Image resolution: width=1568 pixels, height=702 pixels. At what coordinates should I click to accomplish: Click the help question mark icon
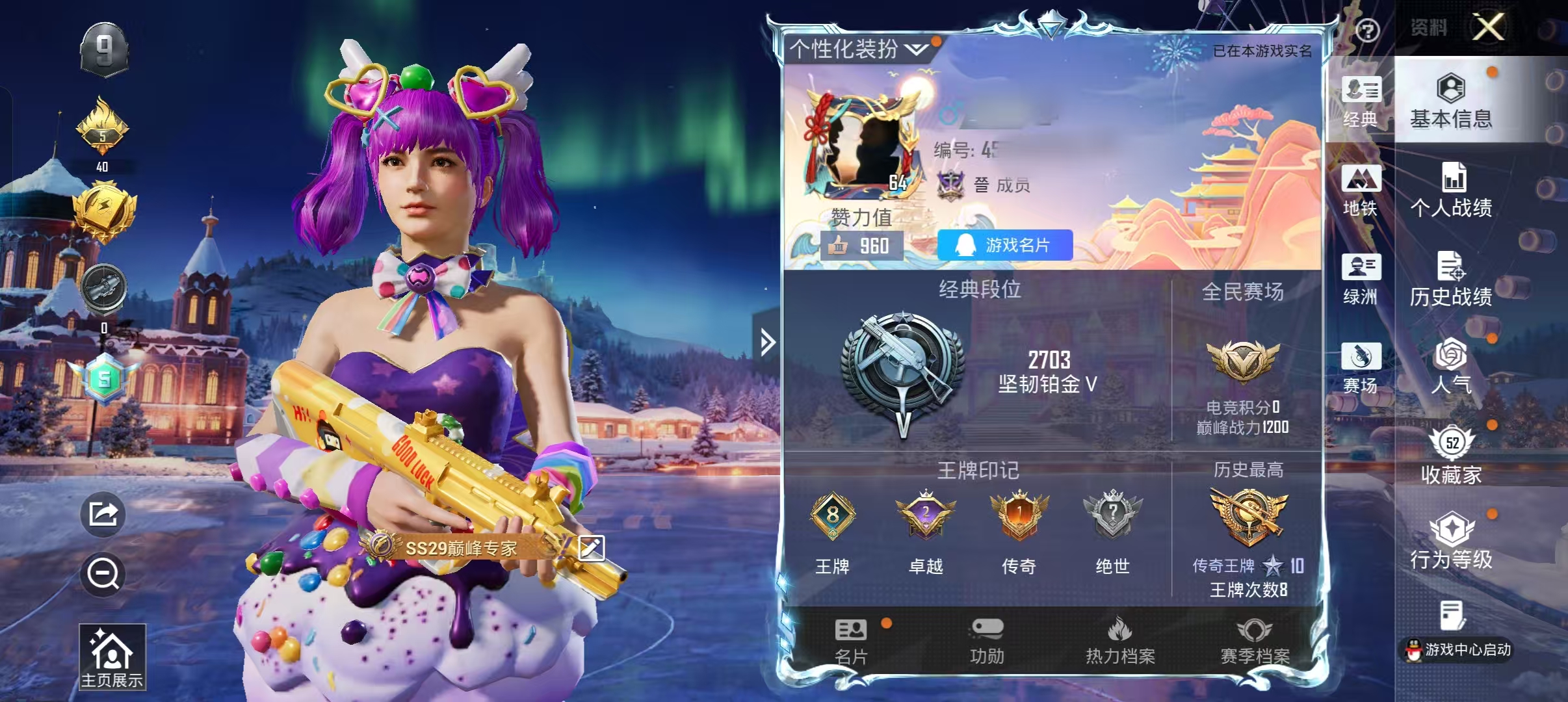(x=1367, y=30)
